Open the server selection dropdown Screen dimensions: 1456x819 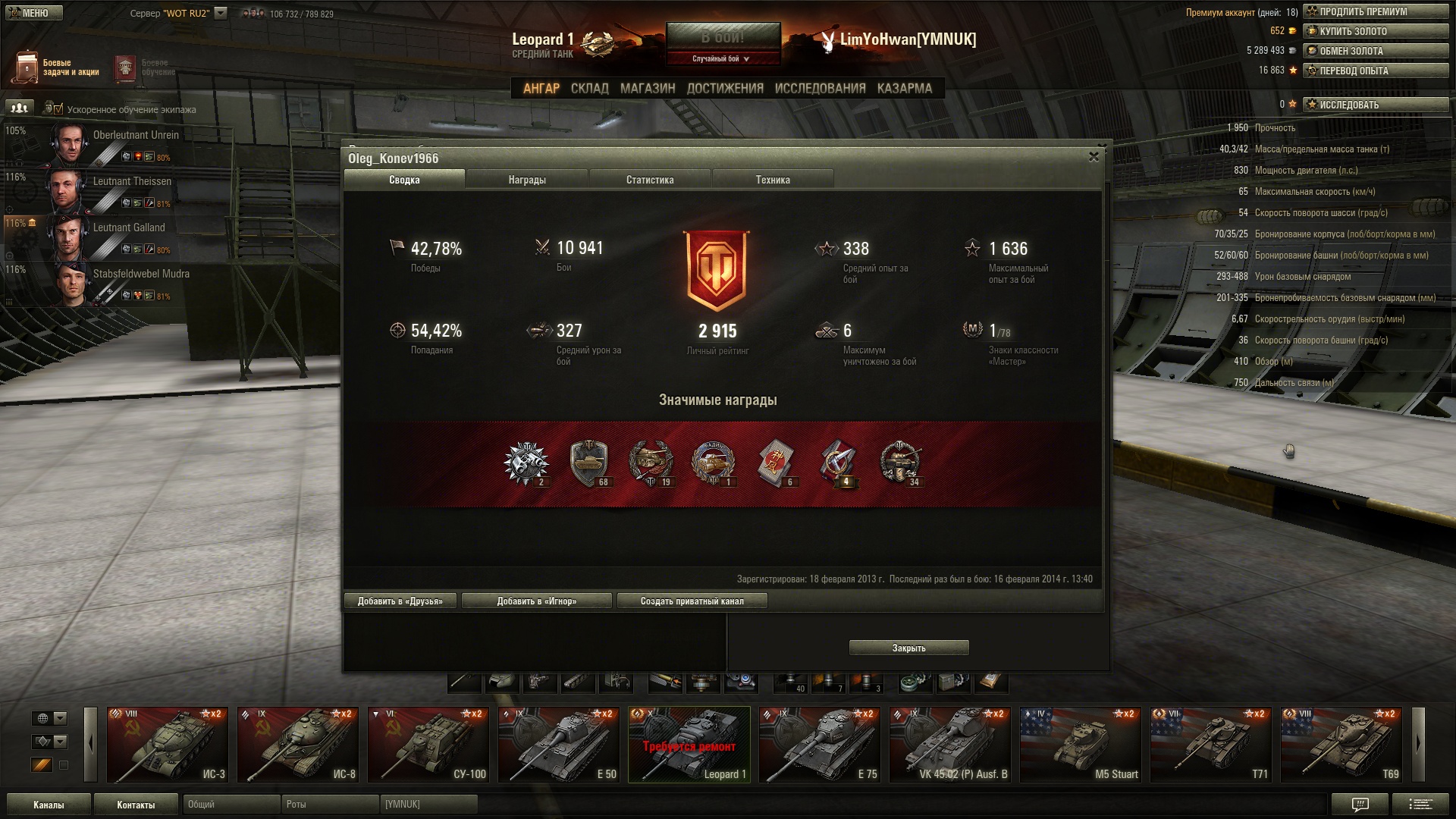coord(221,13)
